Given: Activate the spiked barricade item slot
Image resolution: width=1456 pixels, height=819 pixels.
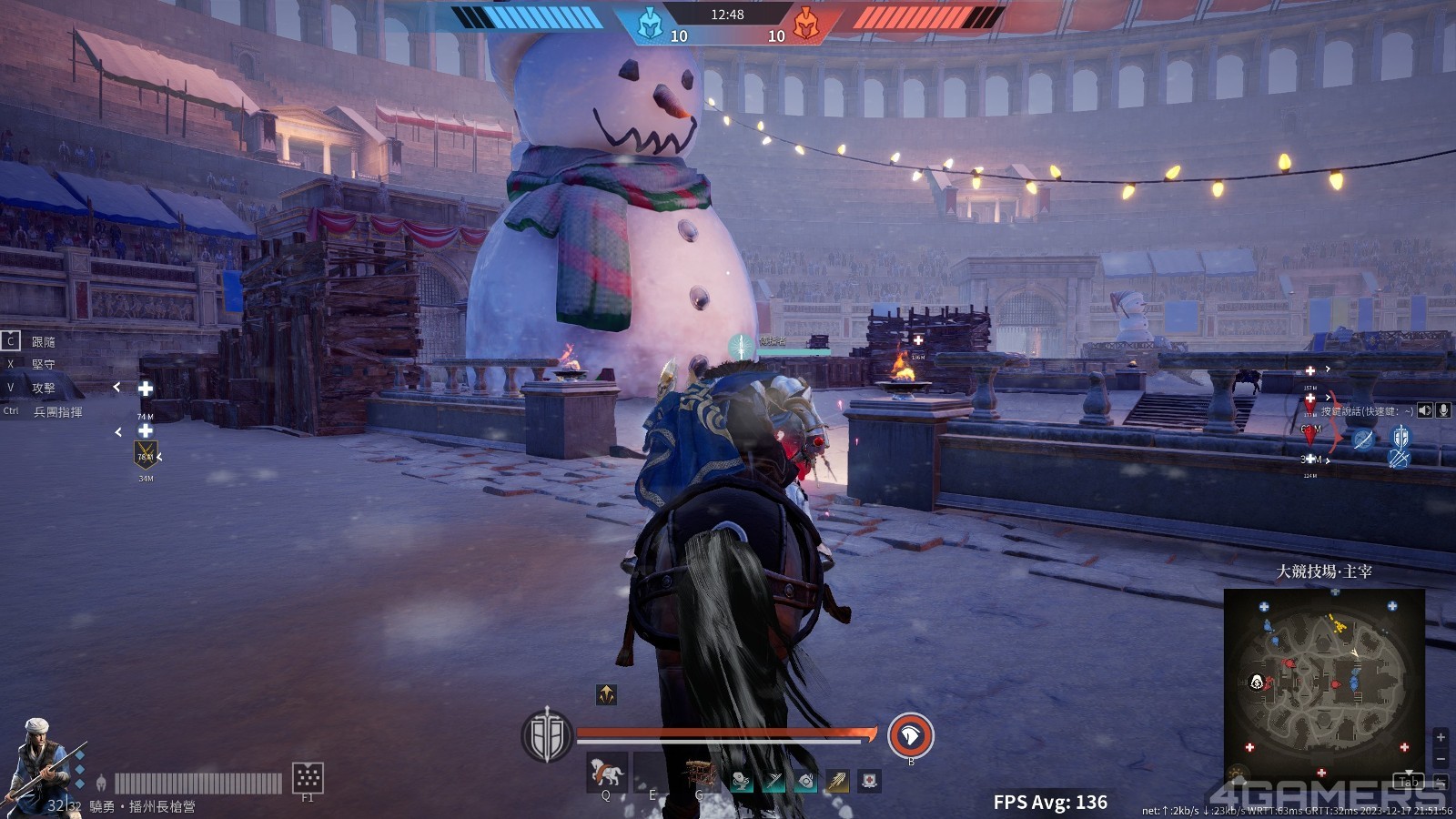Looking at the screenshot, I should pyautogui.click(x=700, y=774).
